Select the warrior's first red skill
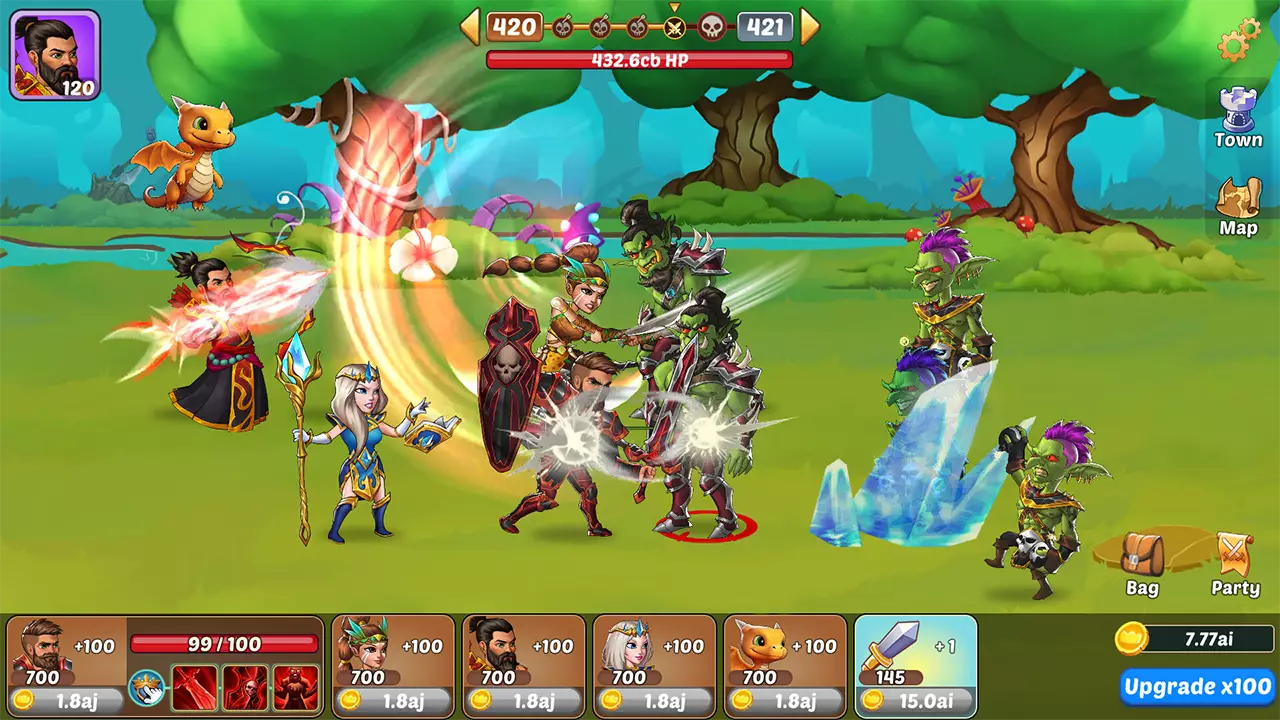Image resolution: width=1280 pixels, height=720 pixels. tap(194, 687)
